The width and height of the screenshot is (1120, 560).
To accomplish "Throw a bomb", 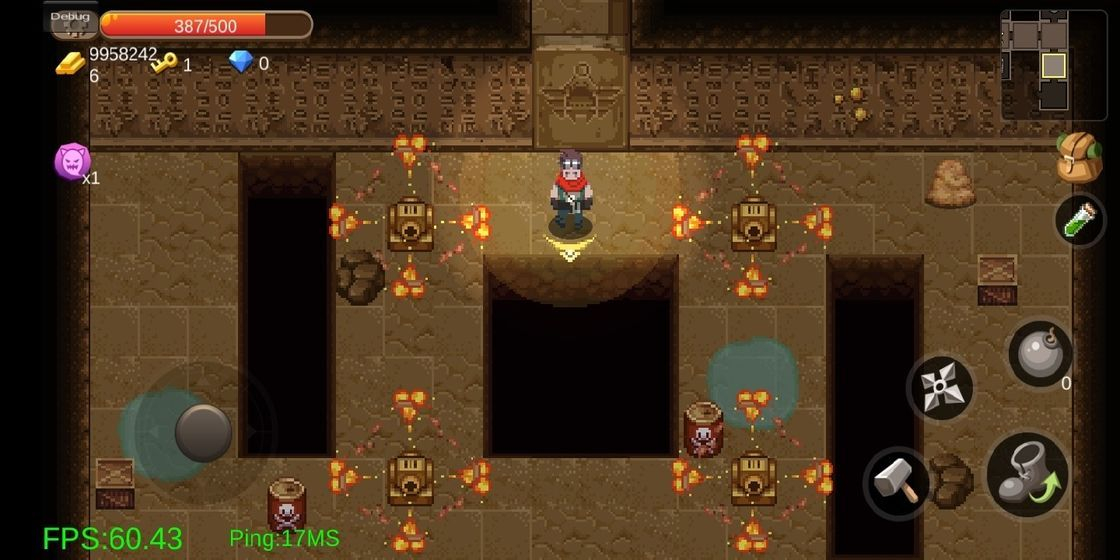I will point(1040,354).
